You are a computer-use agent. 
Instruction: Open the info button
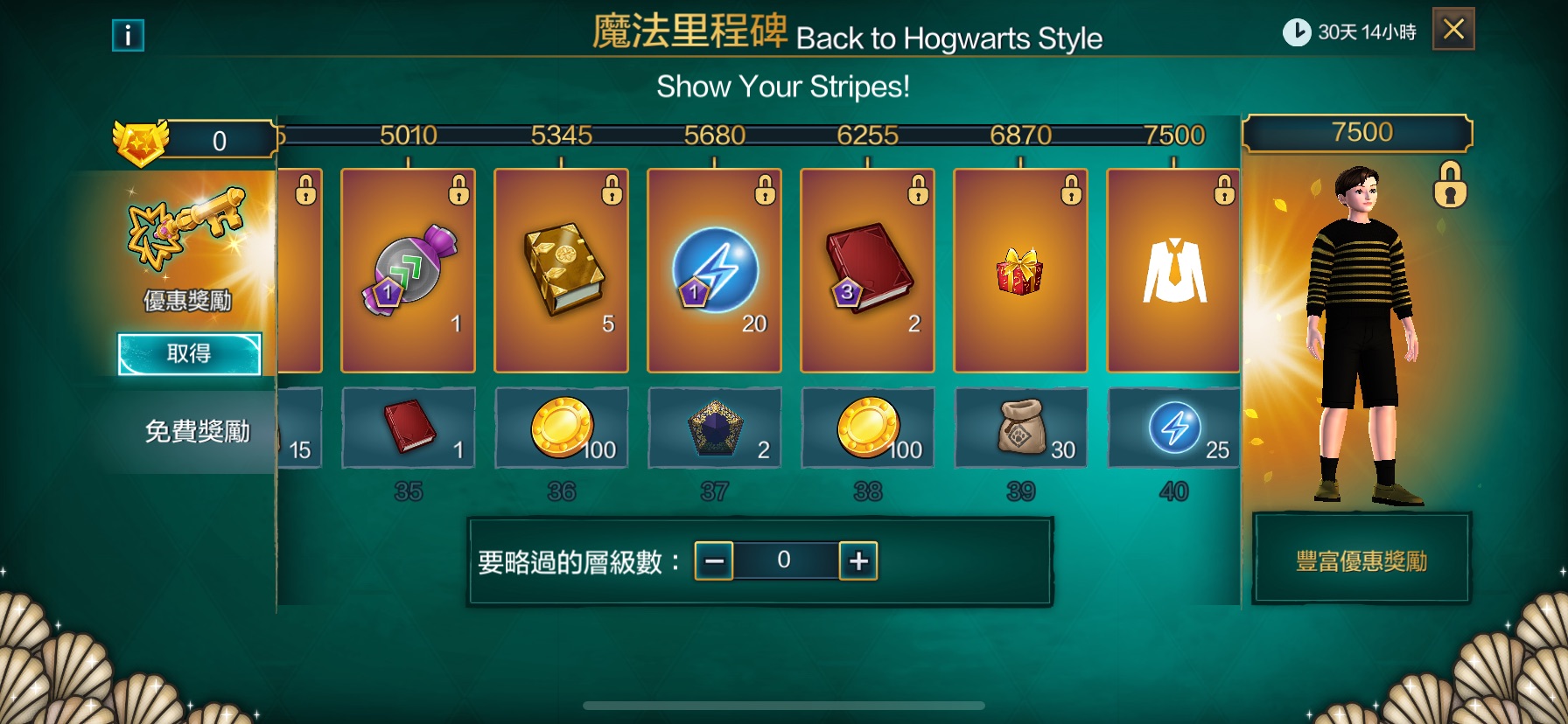coord(128,35)
